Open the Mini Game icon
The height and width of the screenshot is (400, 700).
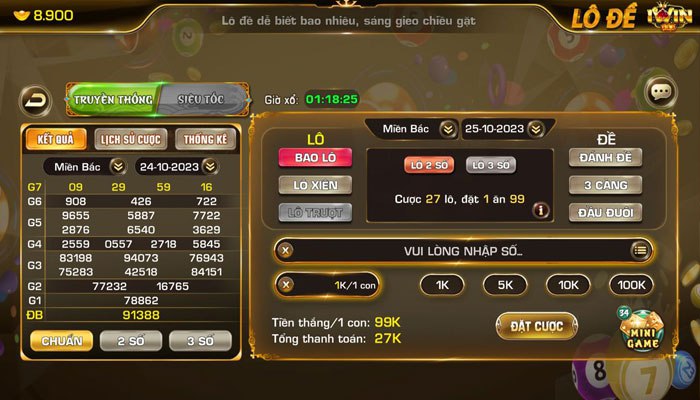point(639,335)
